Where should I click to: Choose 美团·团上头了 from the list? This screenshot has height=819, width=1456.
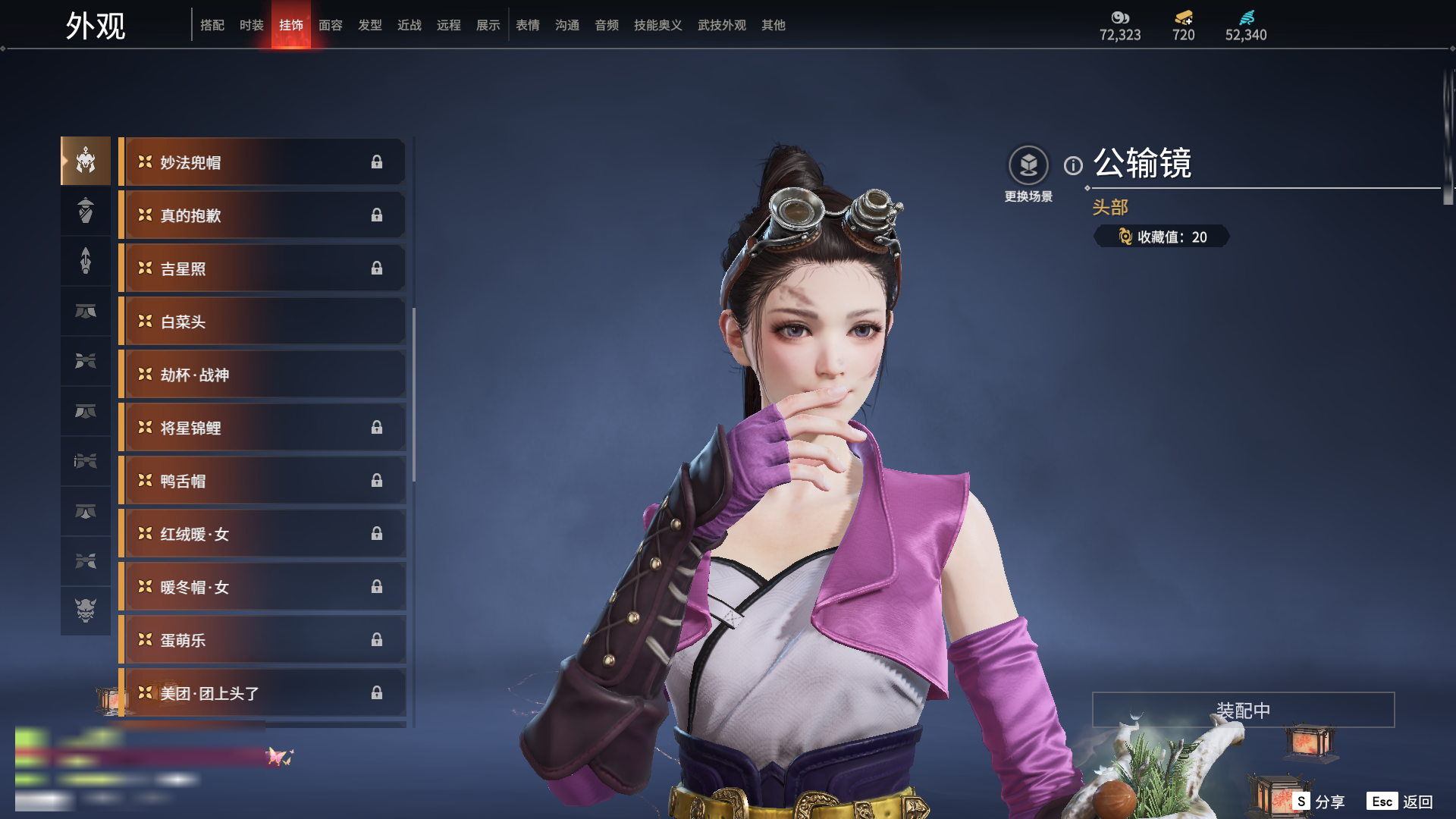click(262, 693)
